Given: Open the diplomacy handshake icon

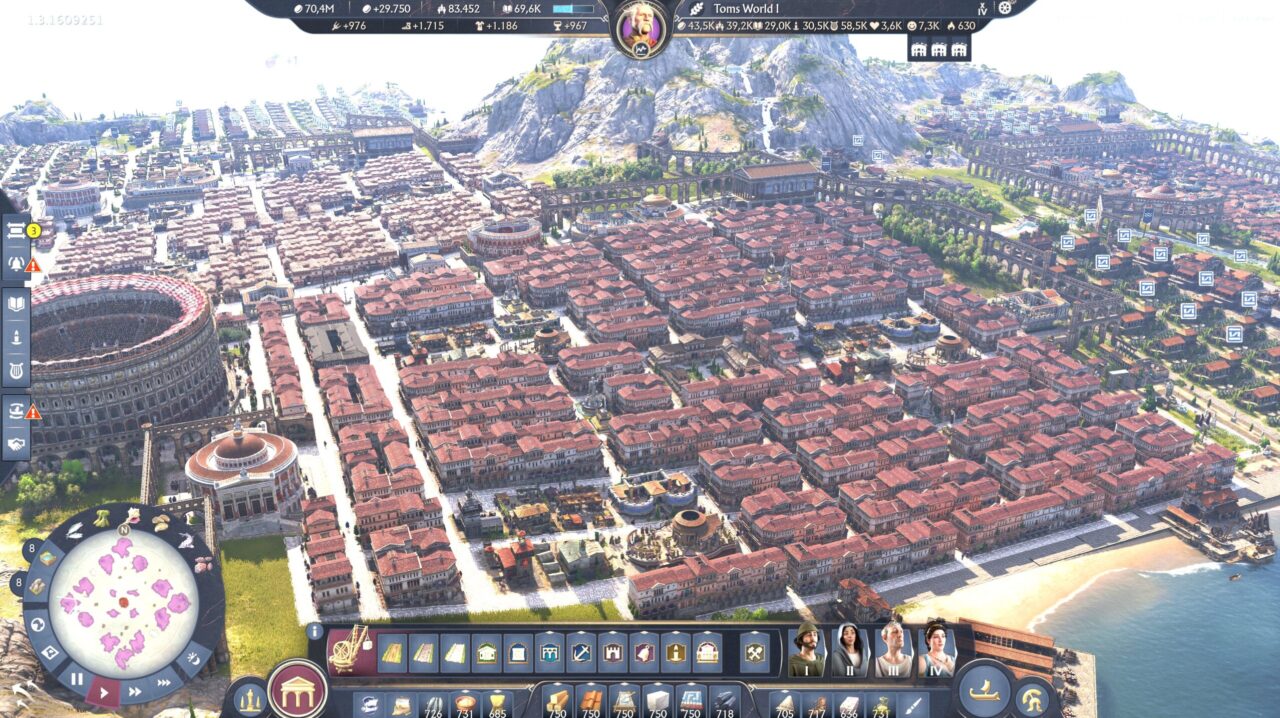Looking at the screenshot, I should 16,443.
